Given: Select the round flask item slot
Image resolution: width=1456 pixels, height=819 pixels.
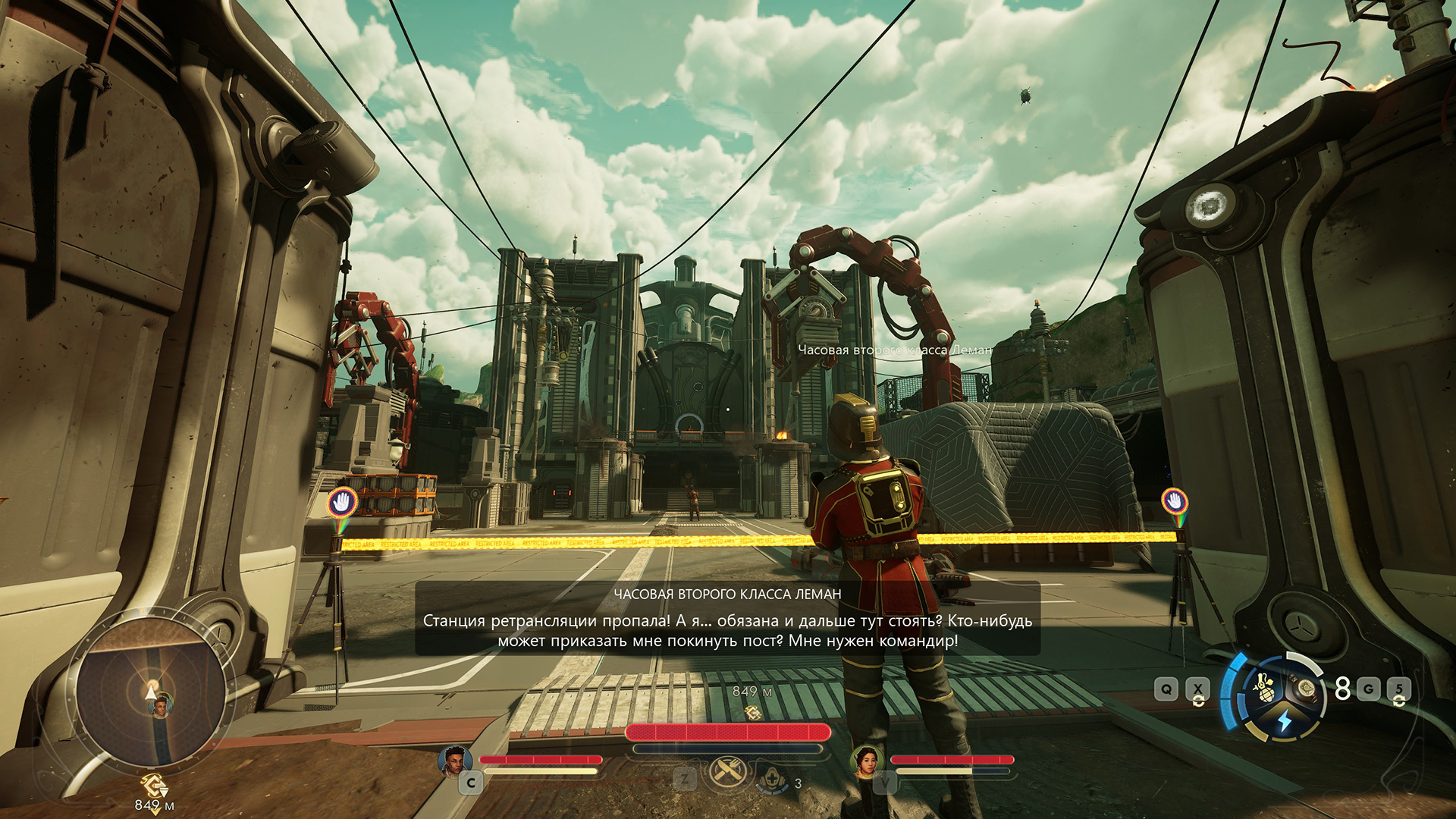Looking at the screenshot, I should (x=1306, y=688).
